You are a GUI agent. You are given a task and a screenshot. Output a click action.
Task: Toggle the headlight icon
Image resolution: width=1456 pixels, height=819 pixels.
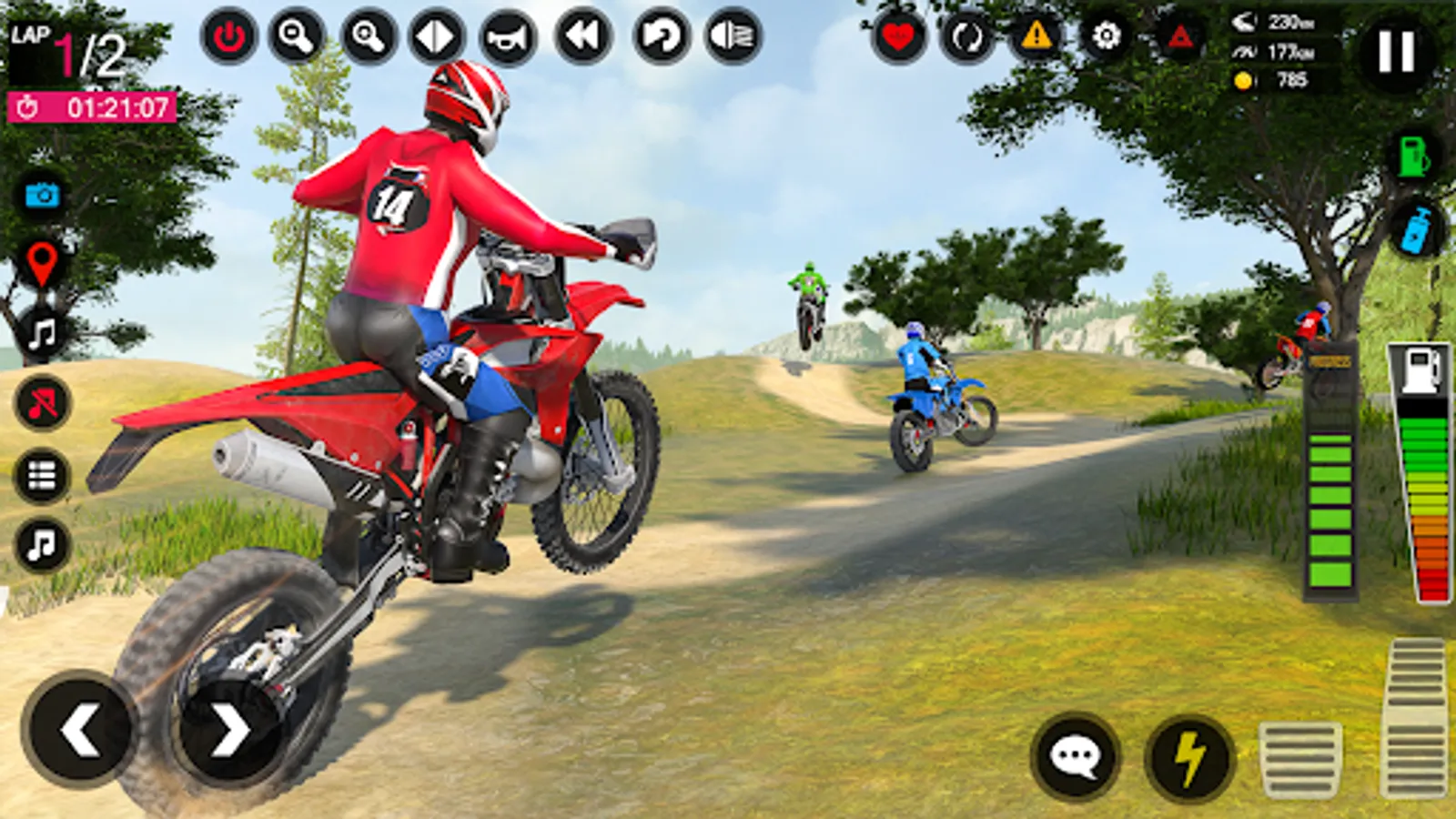(x=733, y=36)
